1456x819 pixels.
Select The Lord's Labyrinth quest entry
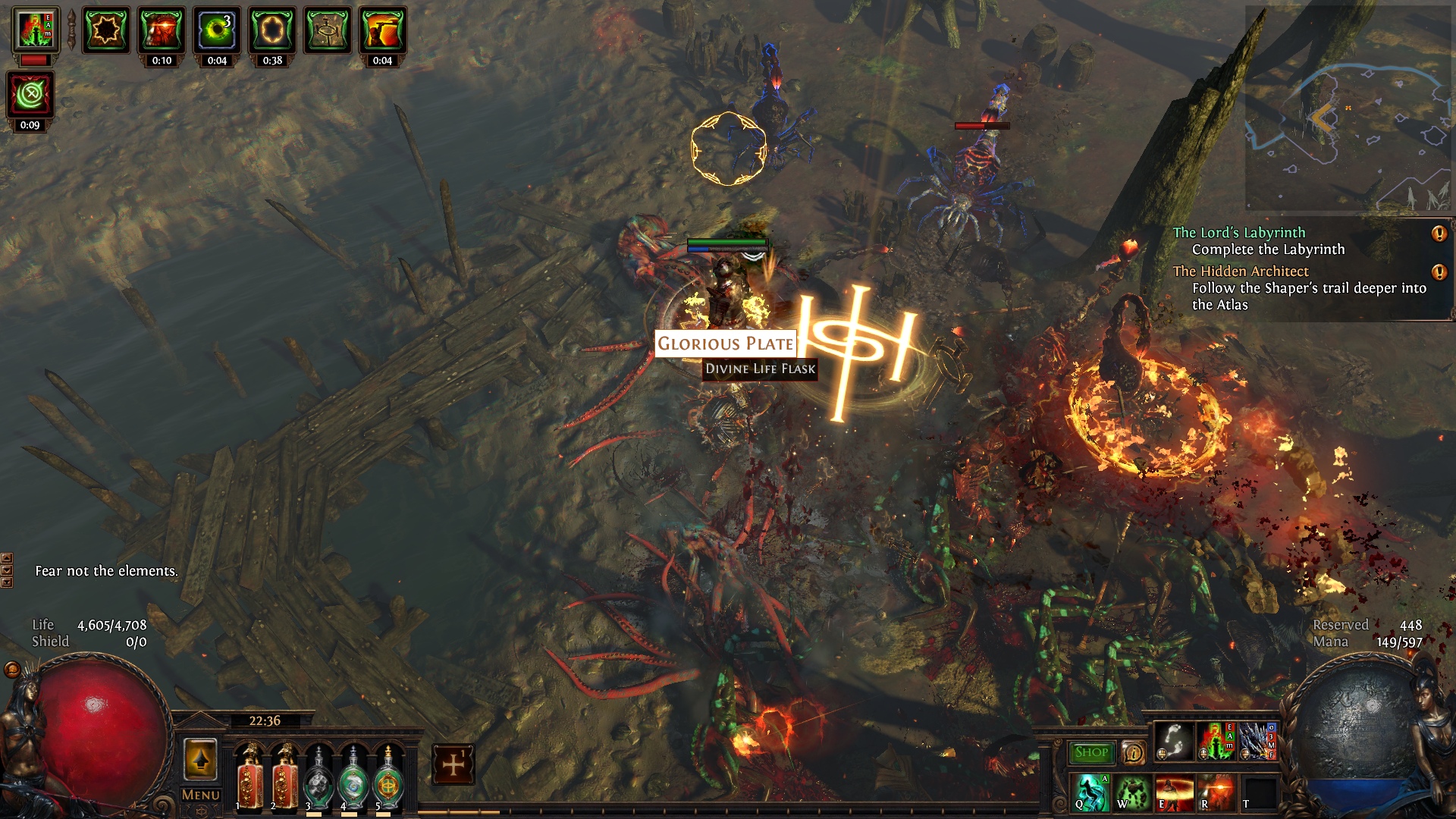(1239, 233)
